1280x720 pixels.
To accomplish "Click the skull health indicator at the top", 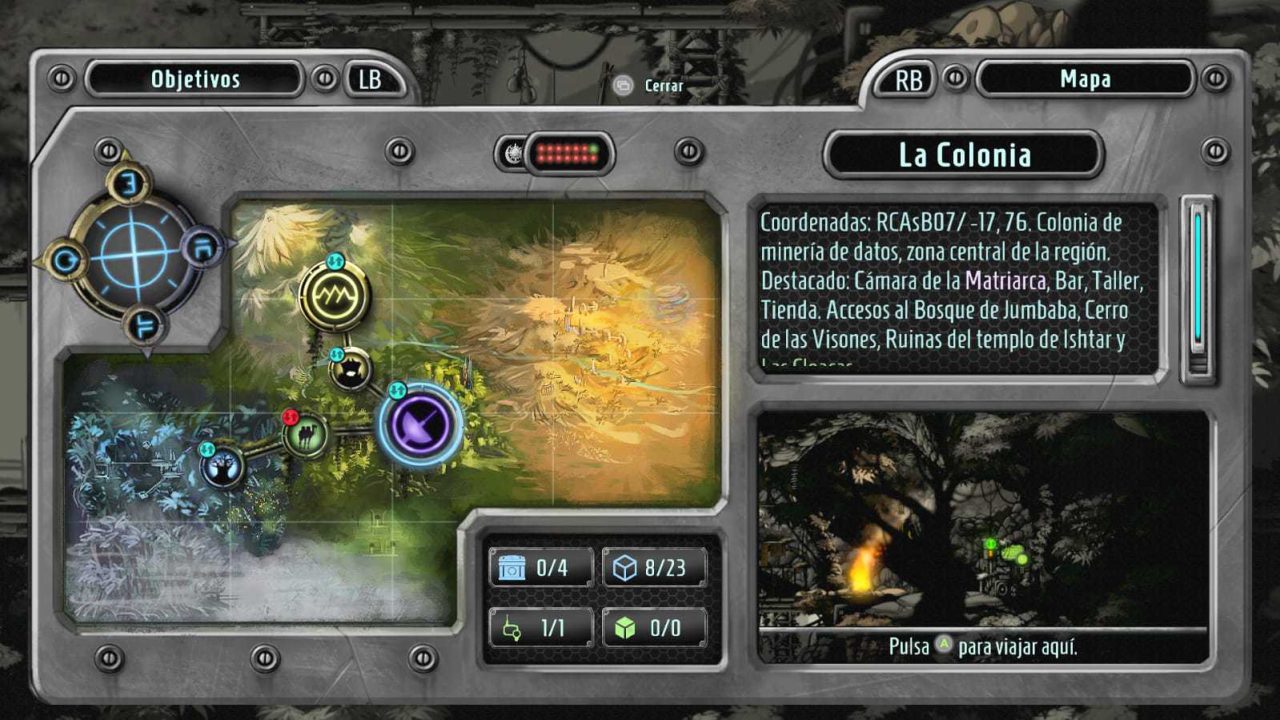I will point(513,152).
